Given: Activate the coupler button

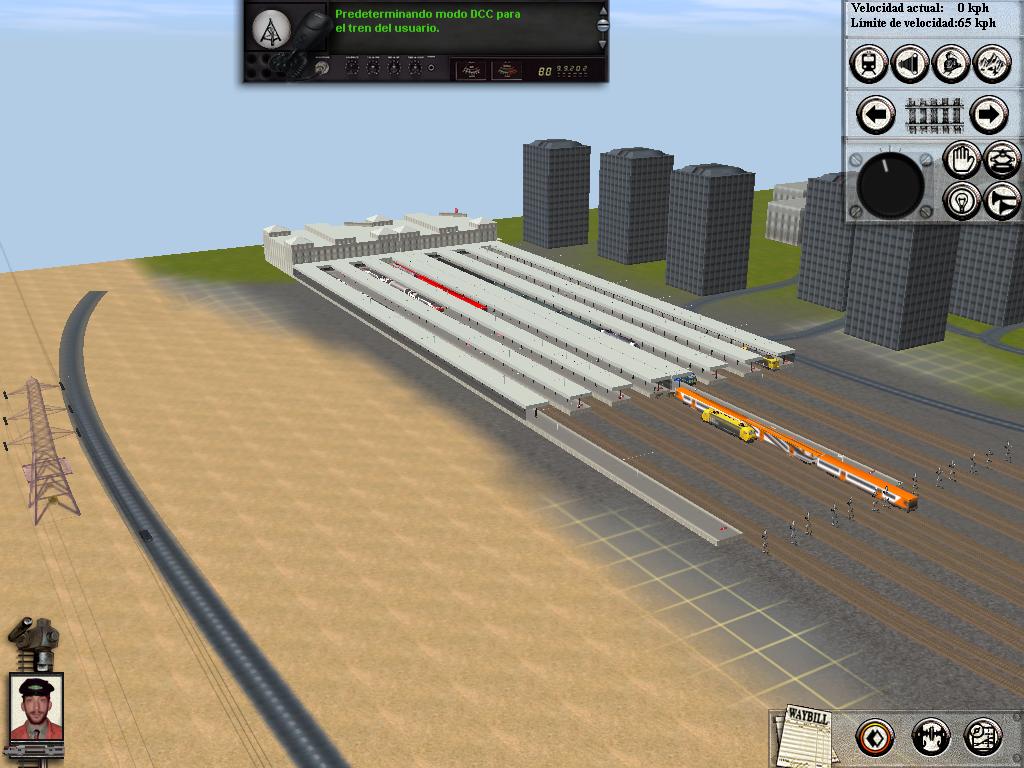Looking at the screenshot, I should tap(931, 738).
